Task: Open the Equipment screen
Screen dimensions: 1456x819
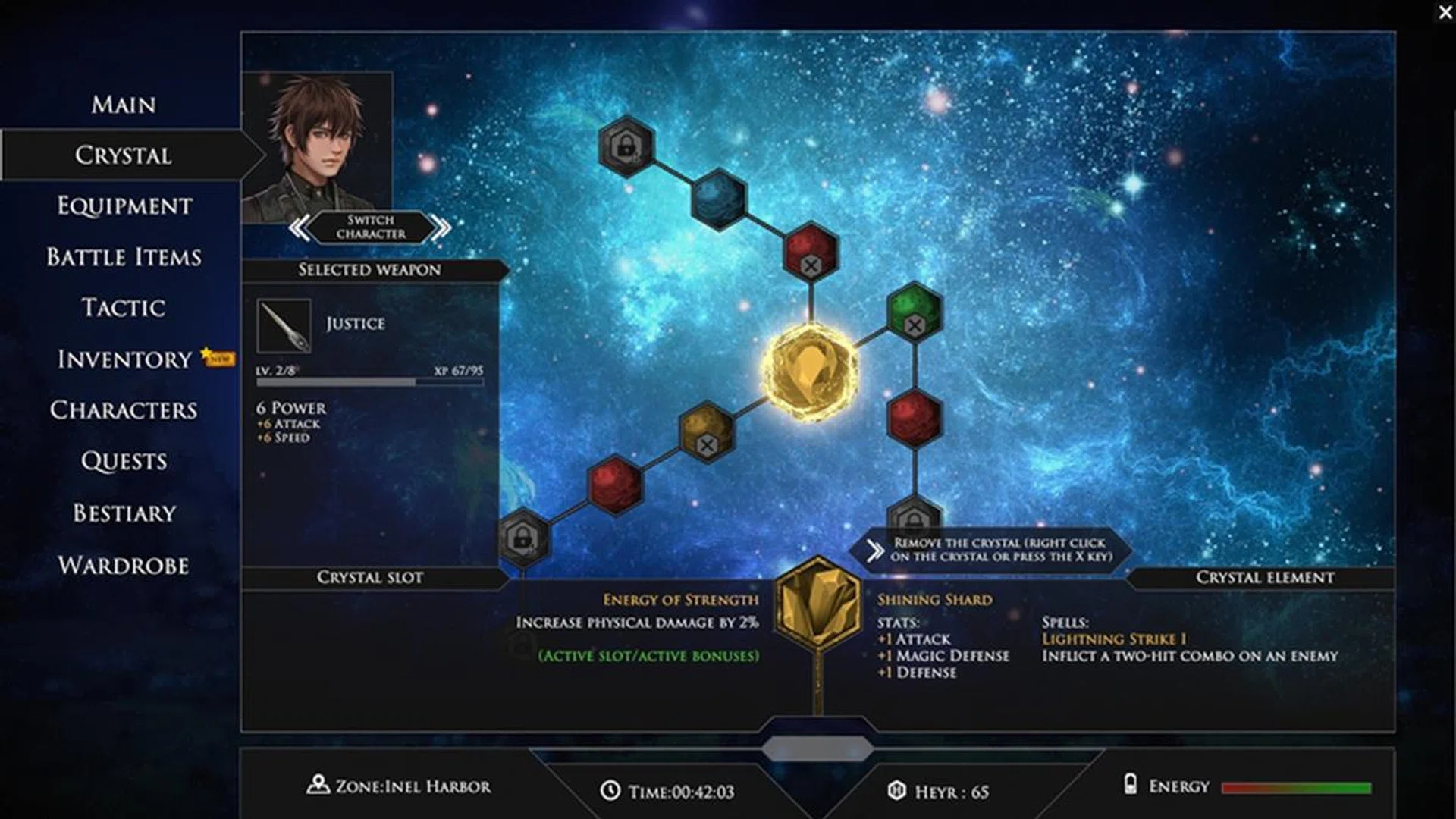Action: pos(124,206)
